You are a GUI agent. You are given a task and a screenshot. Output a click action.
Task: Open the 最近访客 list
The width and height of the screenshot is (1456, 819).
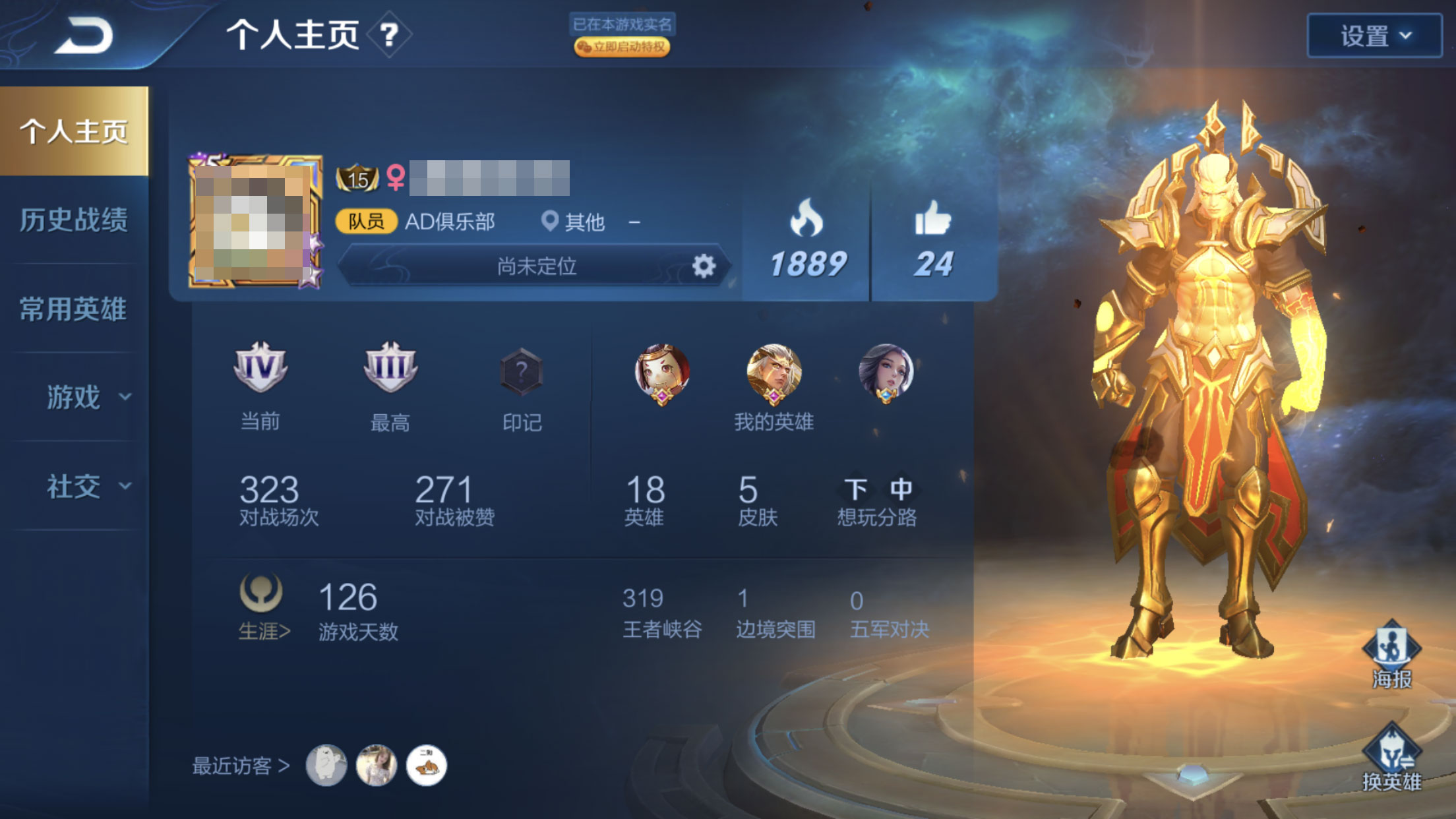click(x=241, y=766)
